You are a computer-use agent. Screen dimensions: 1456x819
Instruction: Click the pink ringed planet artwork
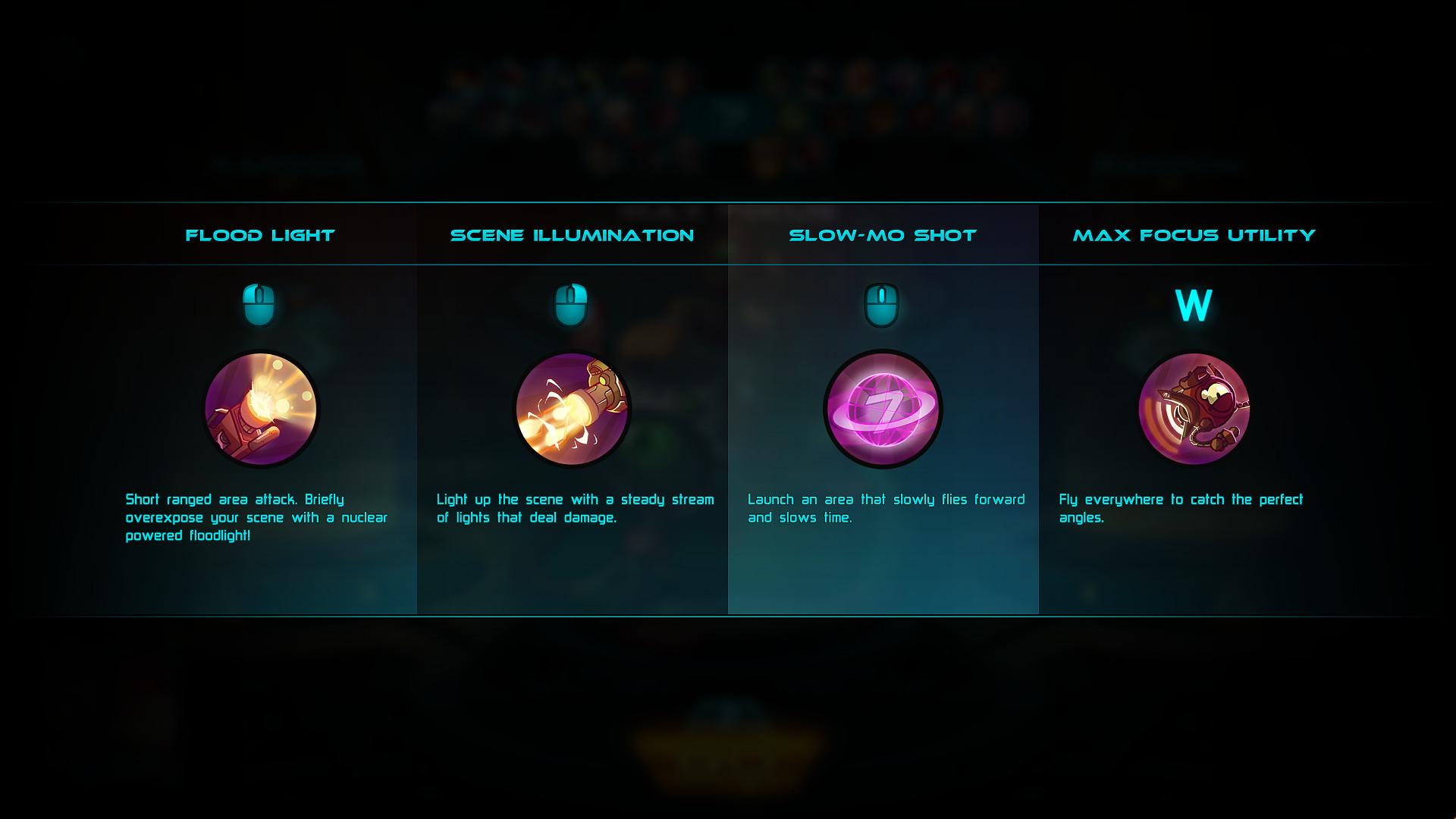pos(883,409)
